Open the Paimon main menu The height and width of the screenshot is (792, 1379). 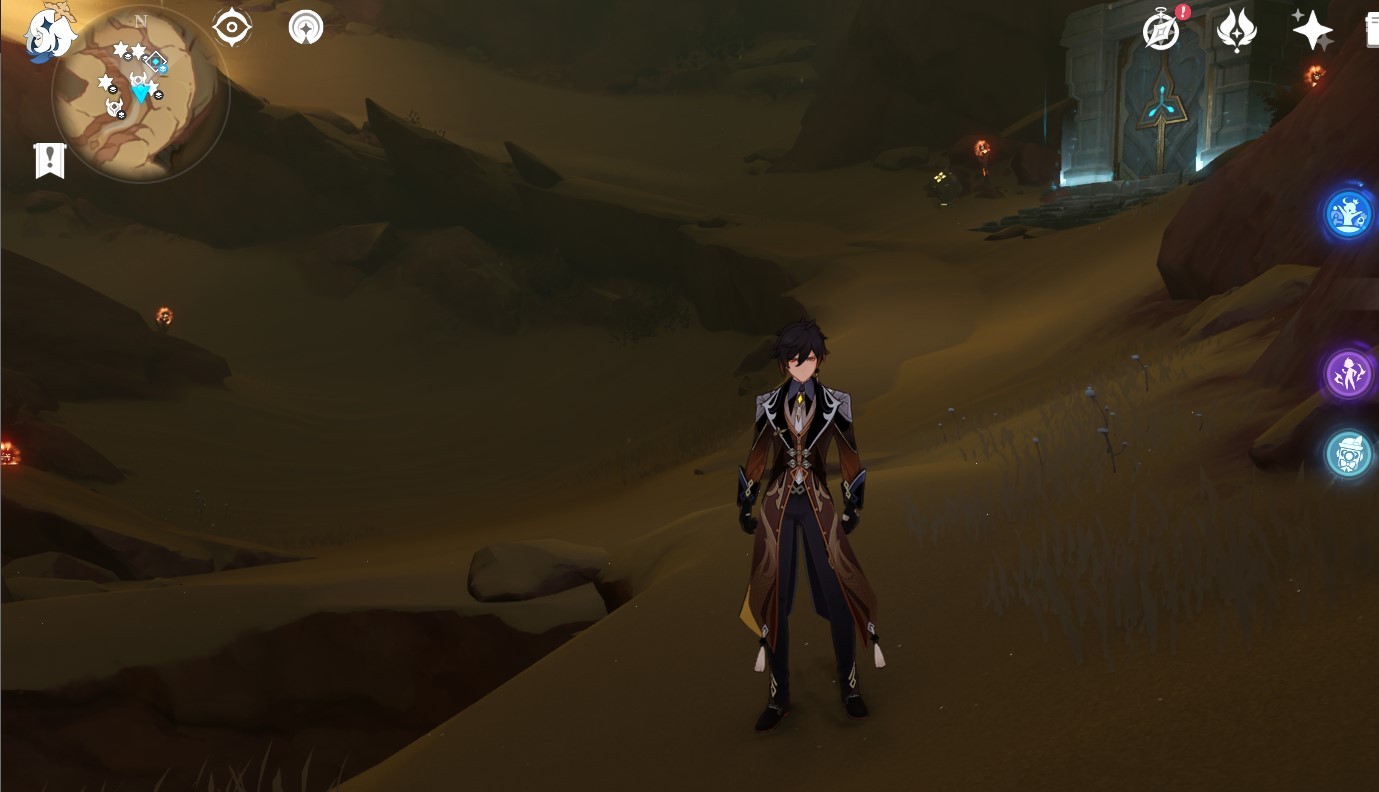pyautogui.click(x=50, y=34)
